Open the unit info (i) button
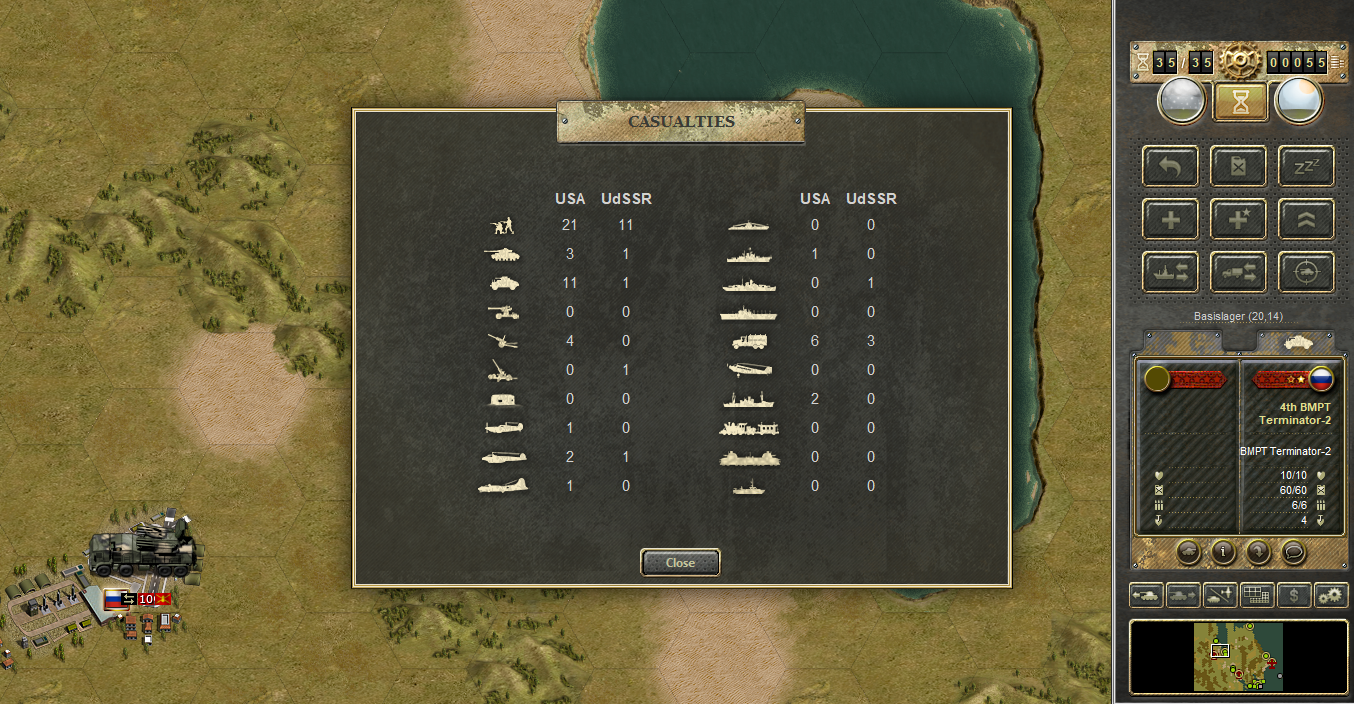 click(x=1222, y=550)
